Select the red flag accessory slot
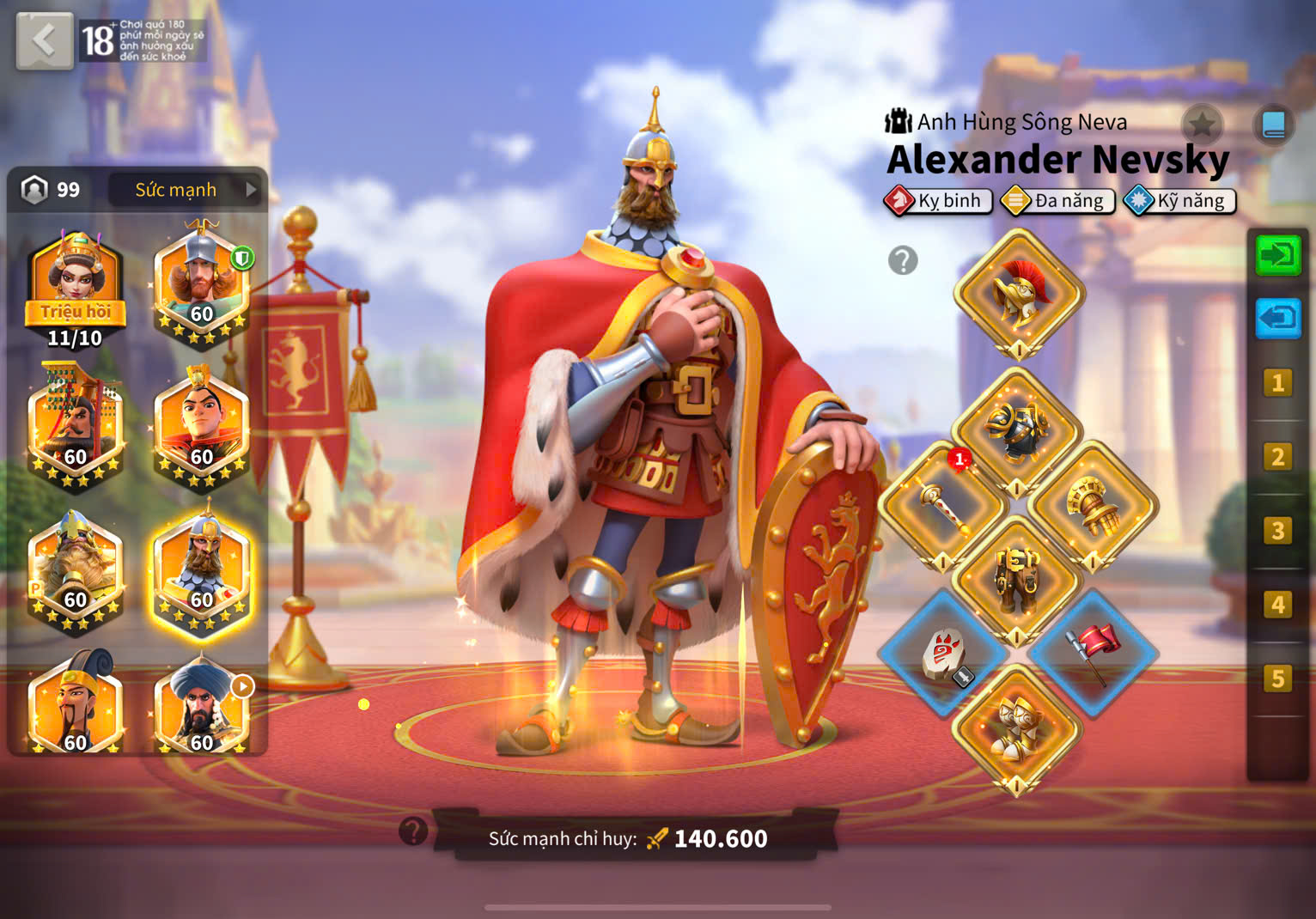 [x=1094, y=653]
